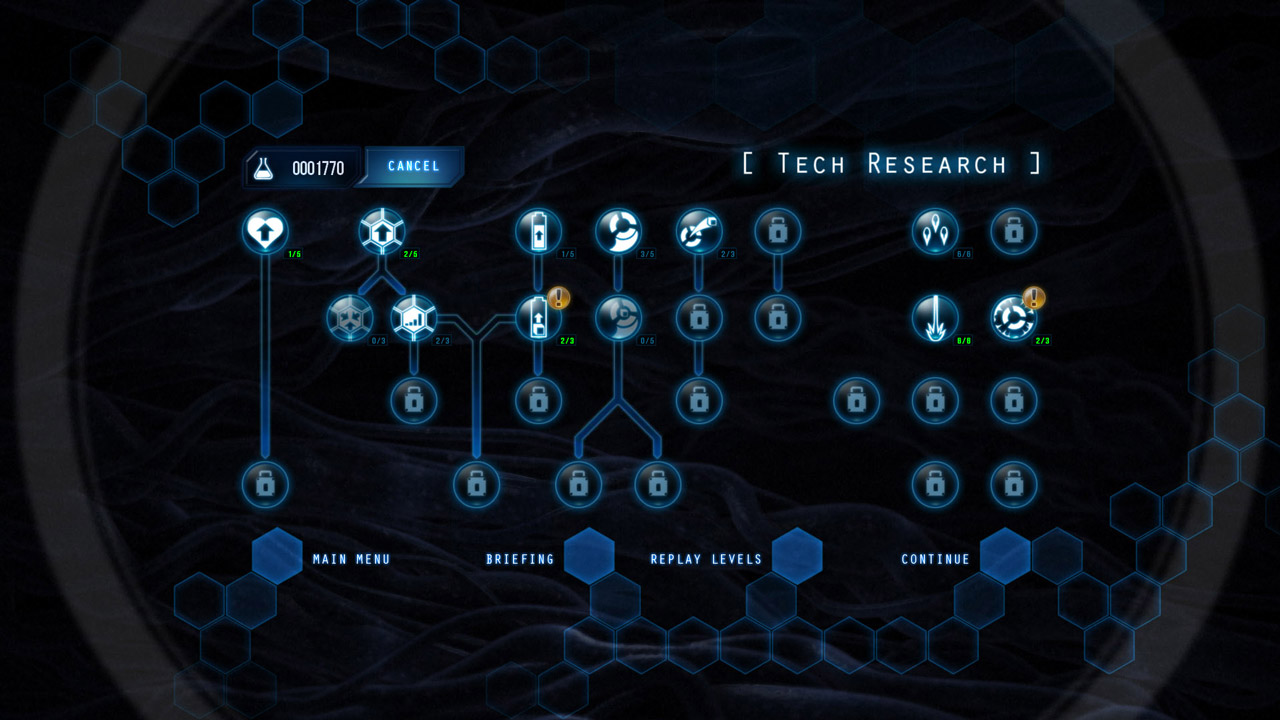This screenshot has width=1280, height=720.
Task: Choose the crossed-missiles airstrike upgrade
Action: click(x=698, y=230)
